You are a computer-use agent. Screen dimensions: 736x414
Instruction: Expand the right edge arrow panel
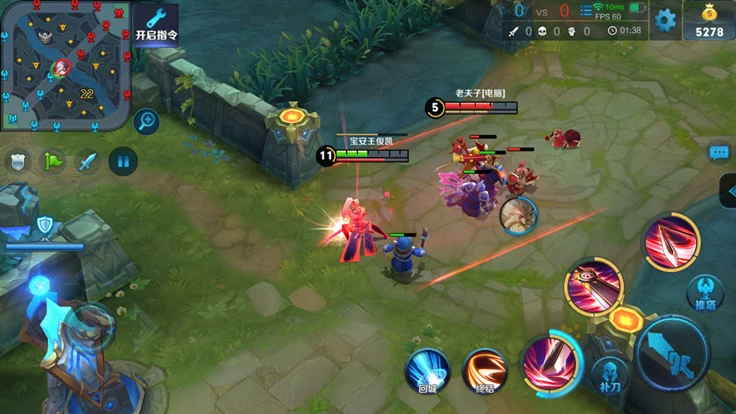pos(728,191)
